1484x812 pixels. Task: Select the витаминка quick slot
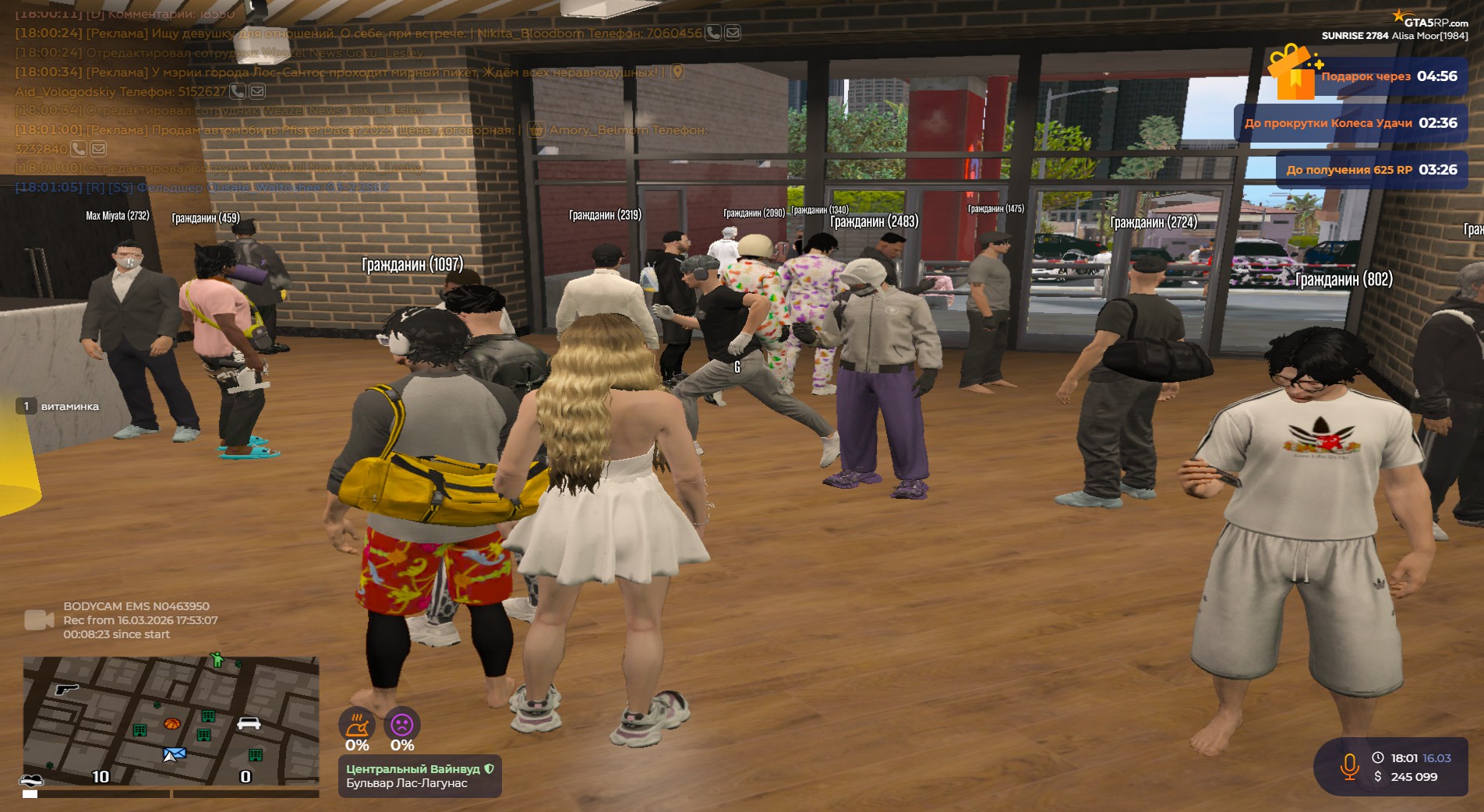tap(58, 406)
